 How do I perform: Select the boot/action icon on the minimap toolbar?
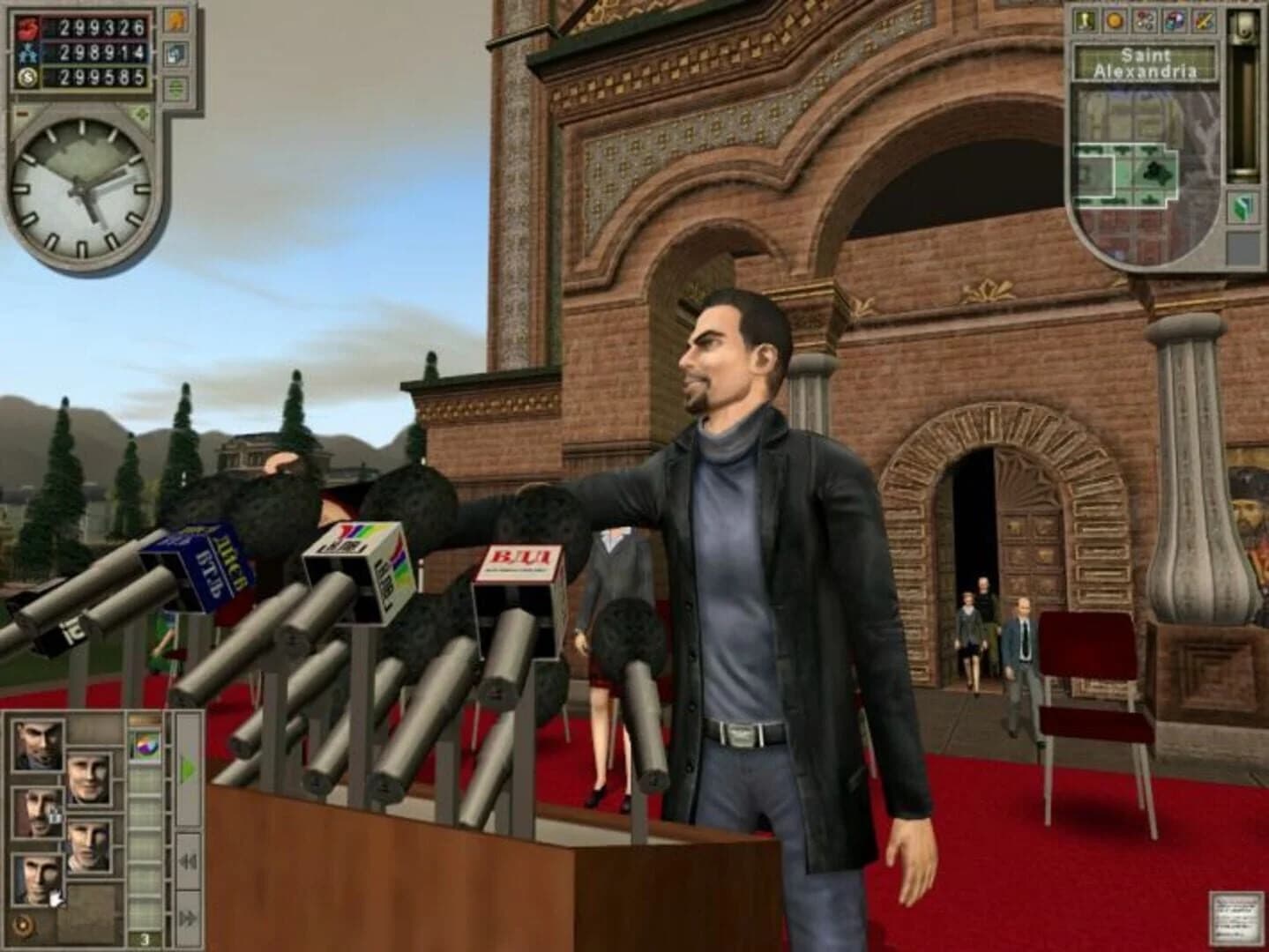click(x=1086, y=20)
